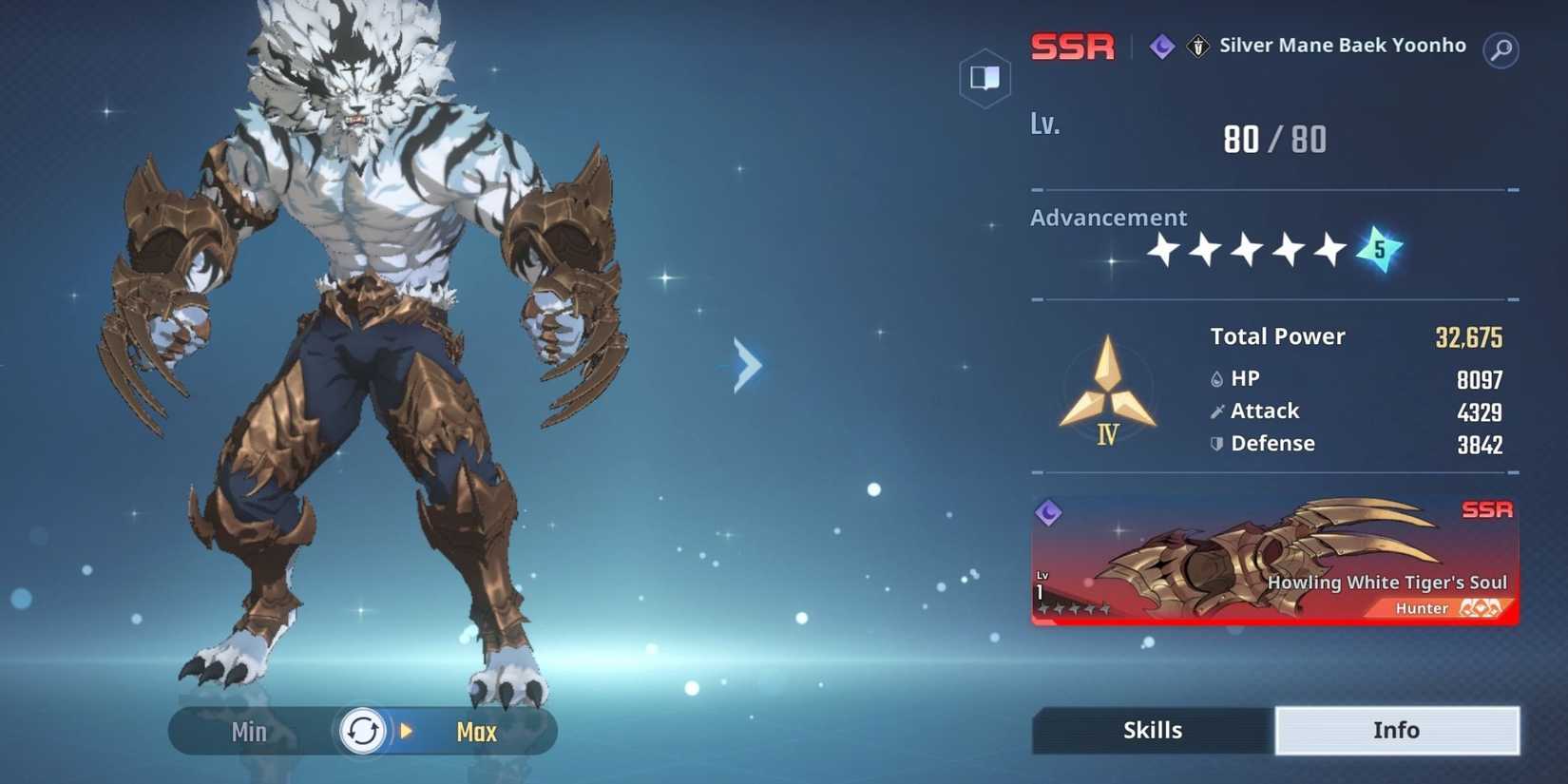Click the arrow beside the Min/Max switch
This screenshot has height=784, width=1568.
click(407, 732)
